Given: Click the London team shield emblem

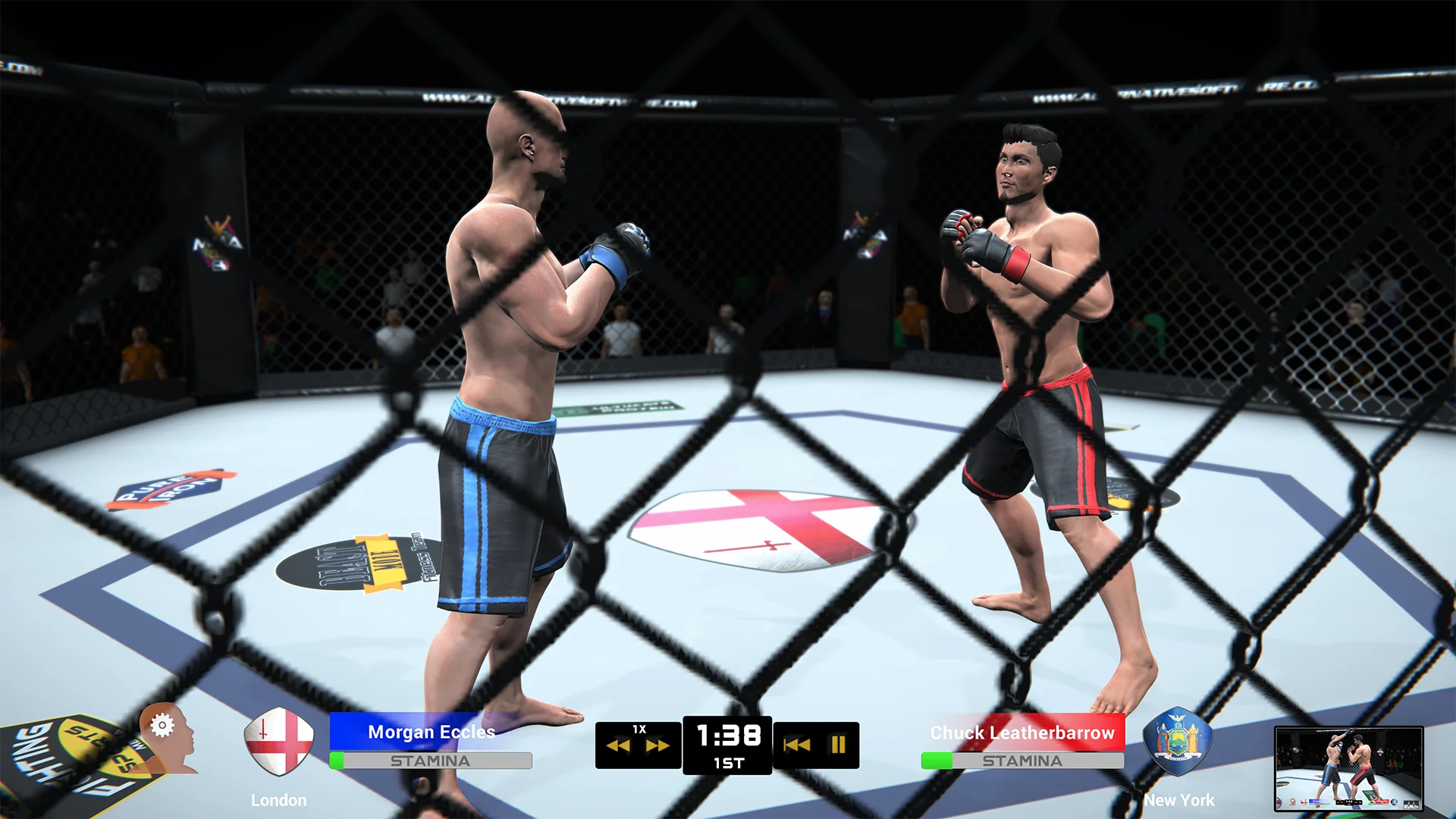Looking at the screenshot, I should pos(278,742).
